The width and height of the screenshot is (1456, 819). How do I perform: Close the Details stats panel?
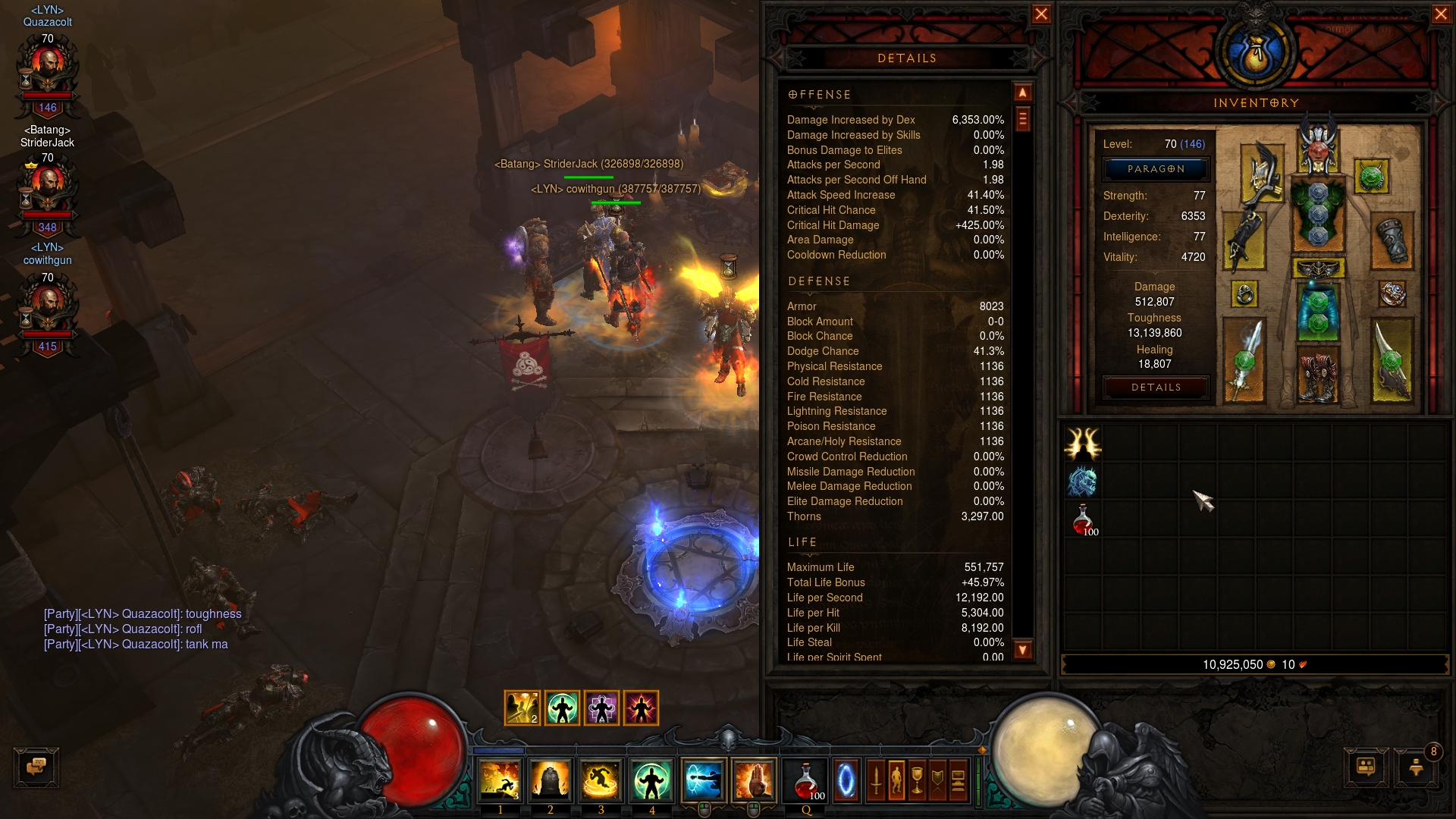pyautogui.click(x=1041, y=14)
